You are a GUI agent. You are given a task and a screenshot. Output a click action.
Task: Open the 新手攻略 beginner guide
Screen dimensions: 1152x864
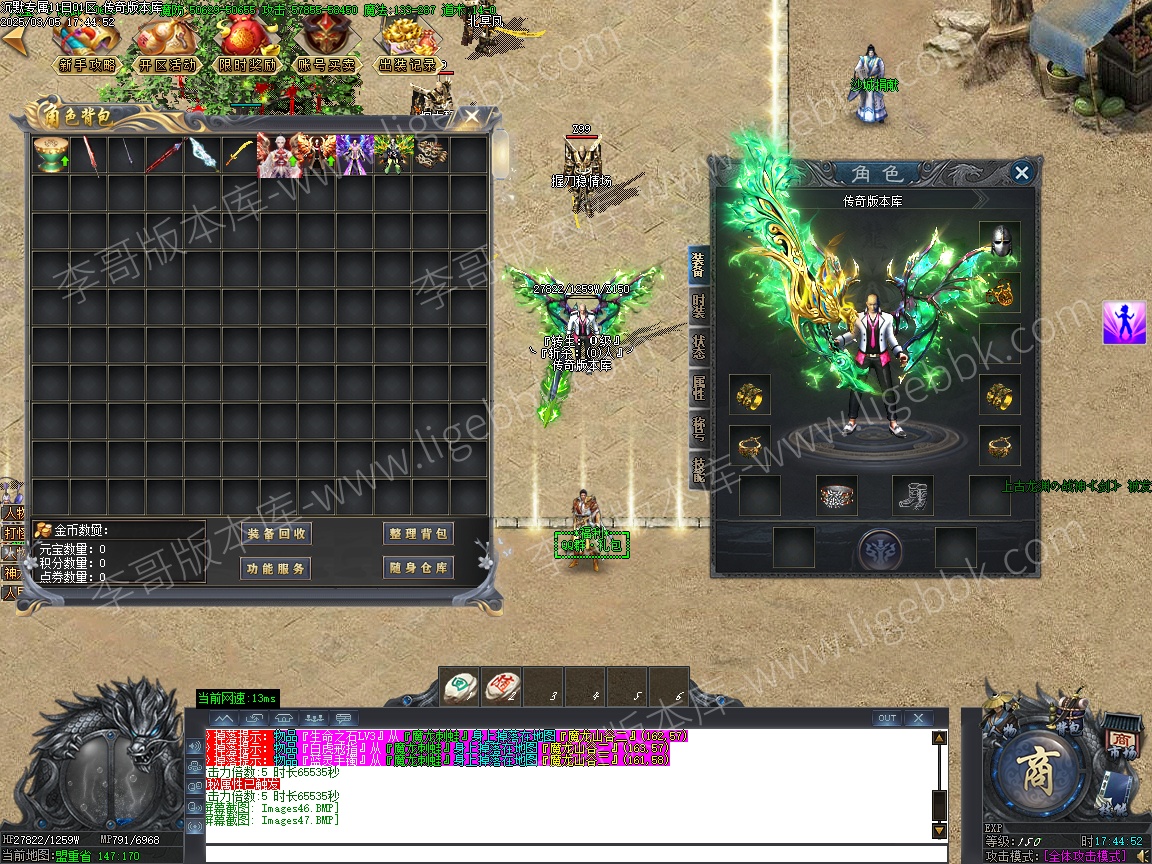87,64
